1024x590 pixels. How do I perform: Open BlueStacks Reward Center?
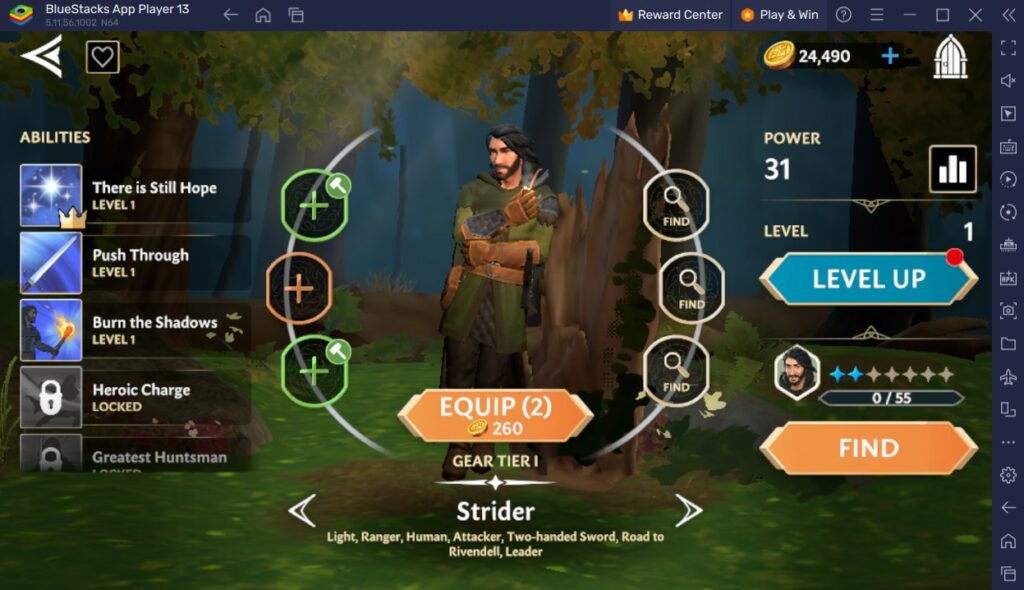pyautogui.click(x=670, y=15)
